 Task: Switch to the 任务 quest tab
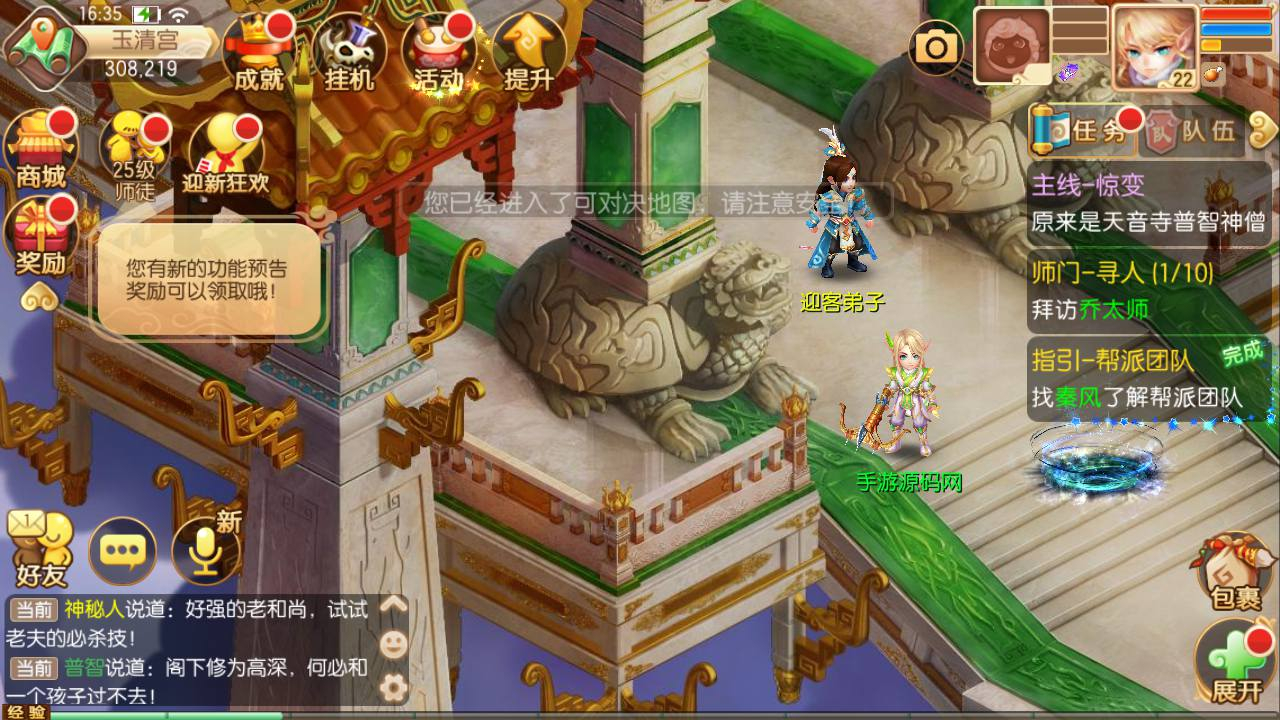click(x=1086, y=131)
